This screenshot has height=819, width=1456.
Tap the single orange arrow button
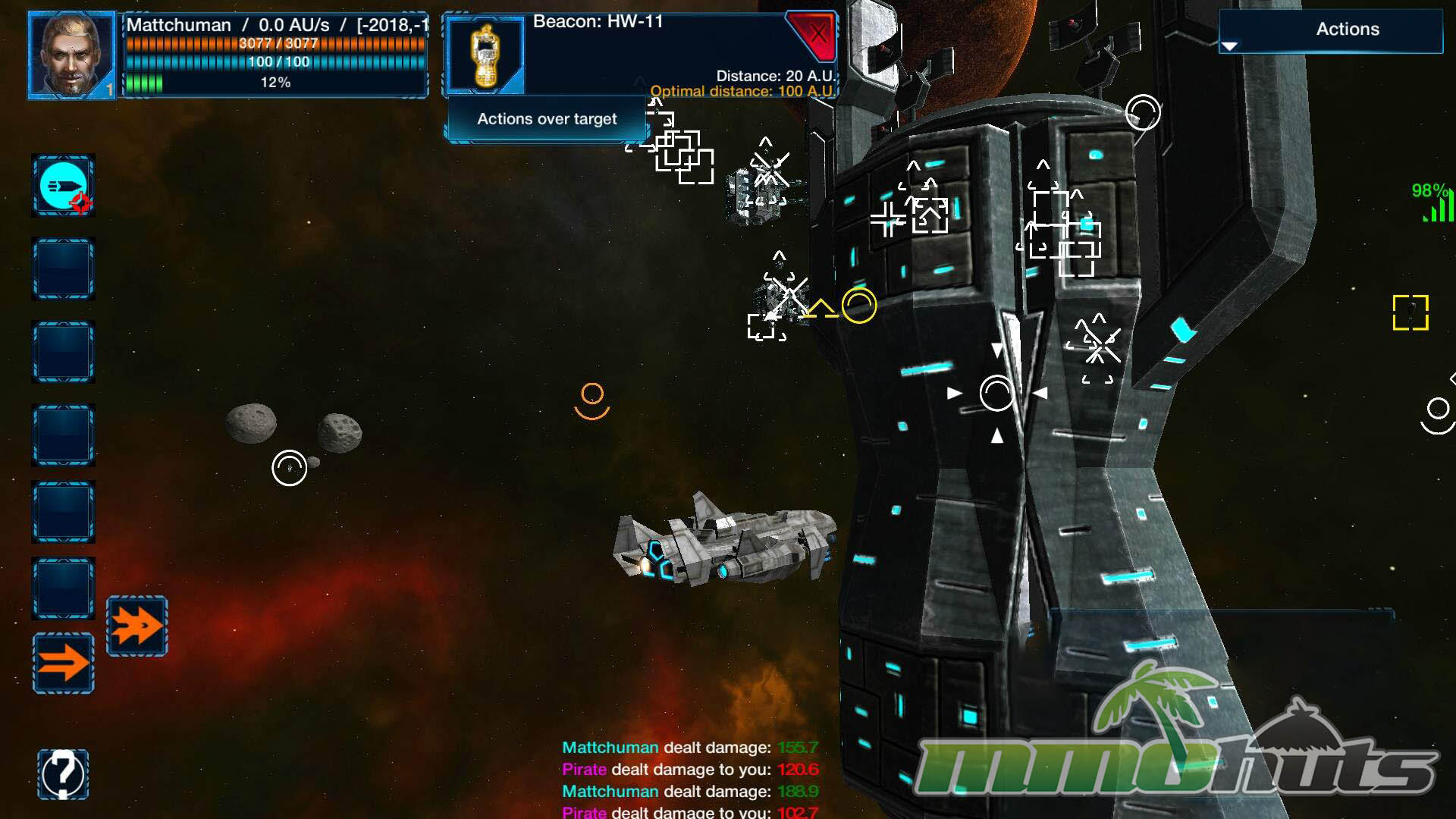[63, 663]
